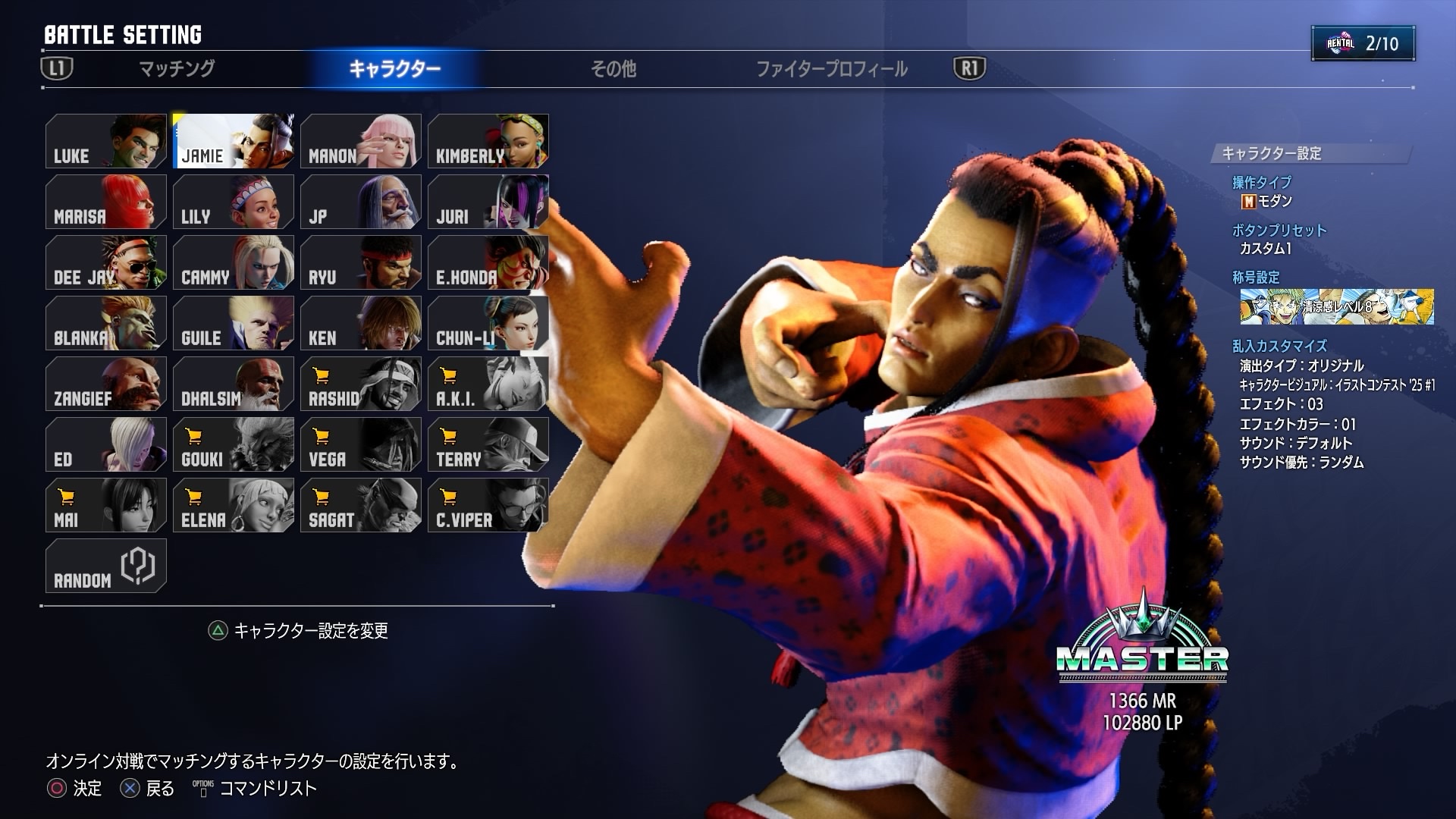
Task: Pick the Gouki character tile
Action: tap(234, 444)
